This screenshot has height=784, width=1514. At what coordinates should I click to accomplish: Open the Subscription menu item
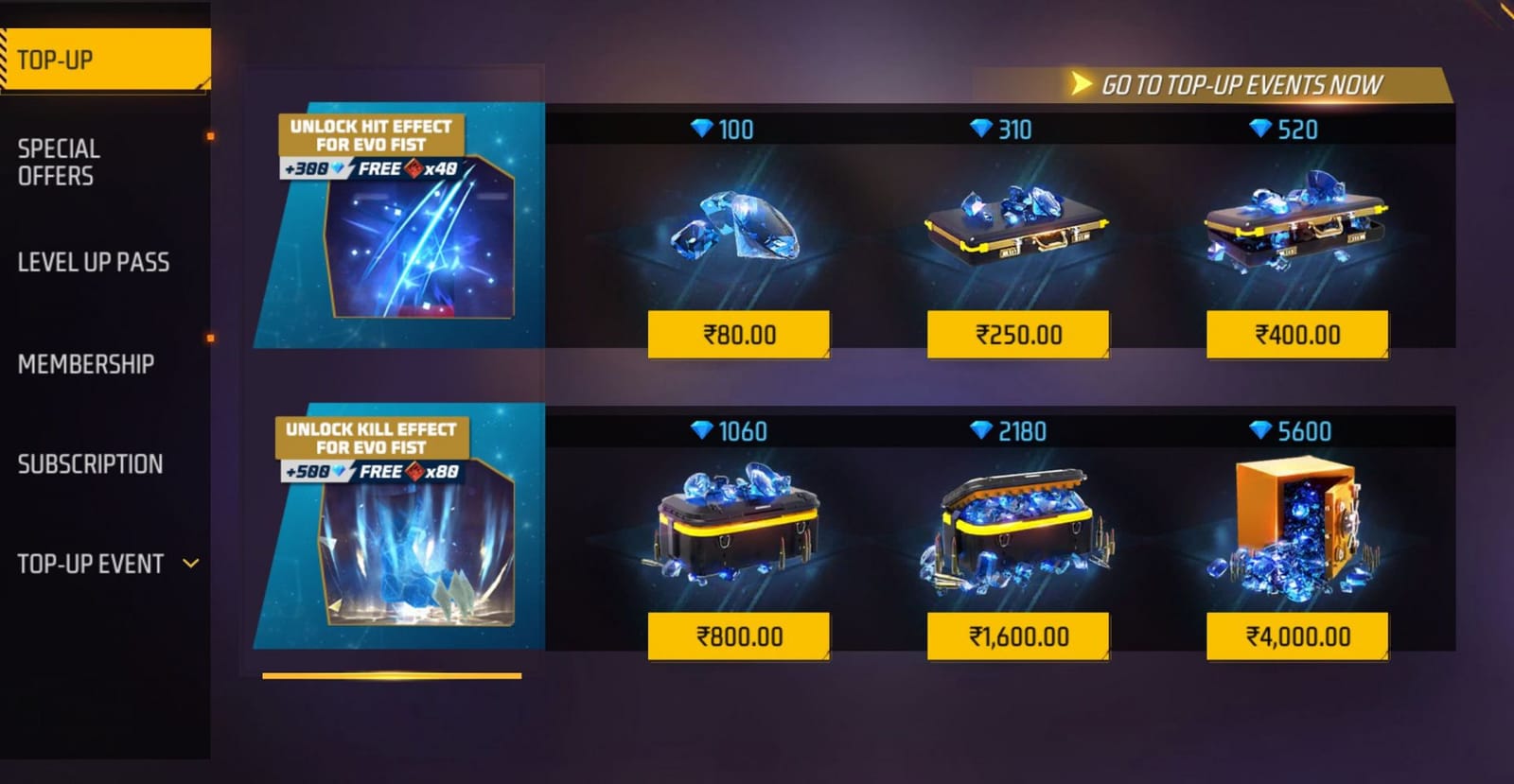coord(90,463)
